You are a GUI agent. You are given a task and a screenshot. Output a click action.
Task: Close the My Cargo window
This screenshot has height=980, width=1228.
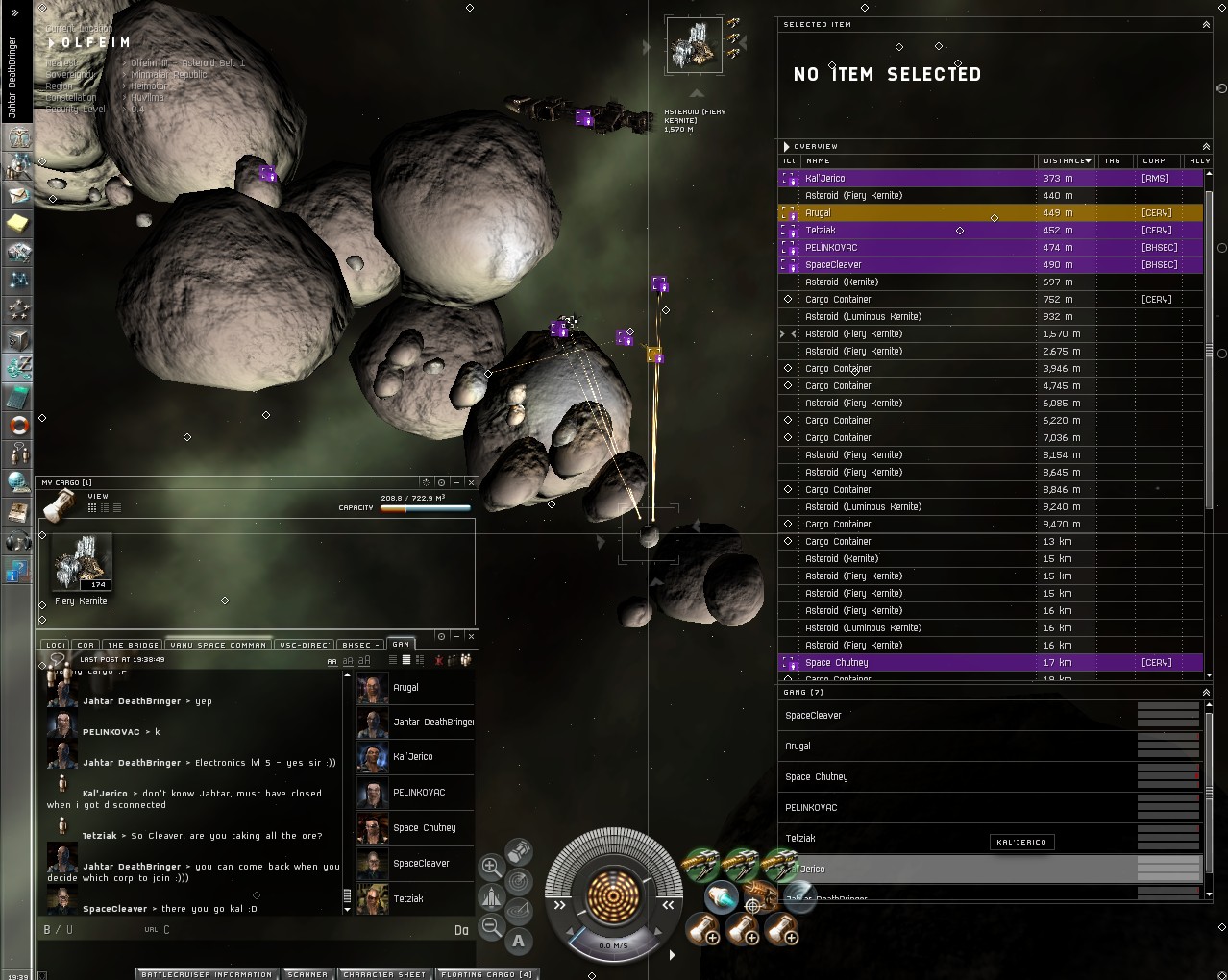(x=471, y=482)
